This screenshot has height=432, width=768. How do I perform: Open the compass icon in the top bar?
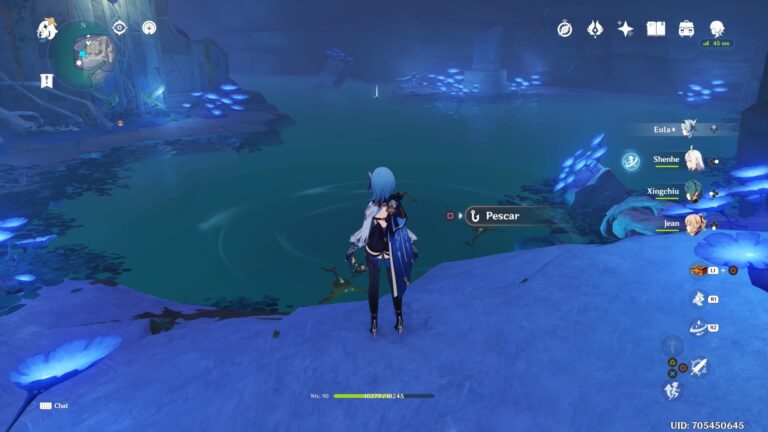(565, 29)
